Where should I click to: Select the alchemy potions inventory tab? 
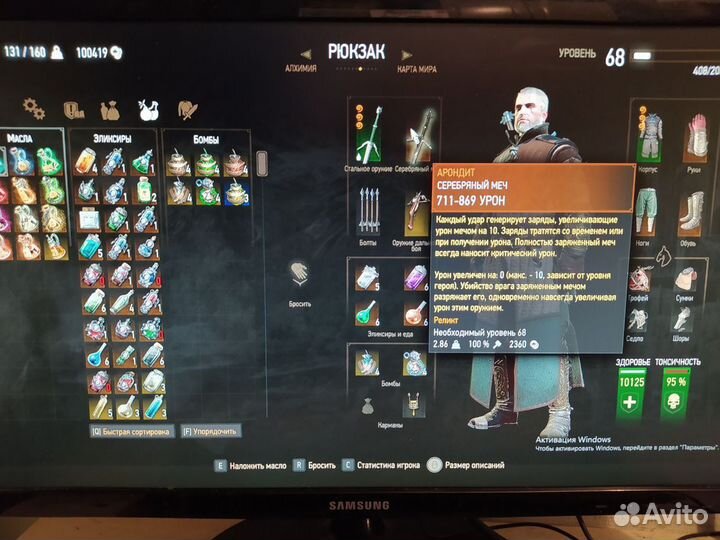(147, 108)
